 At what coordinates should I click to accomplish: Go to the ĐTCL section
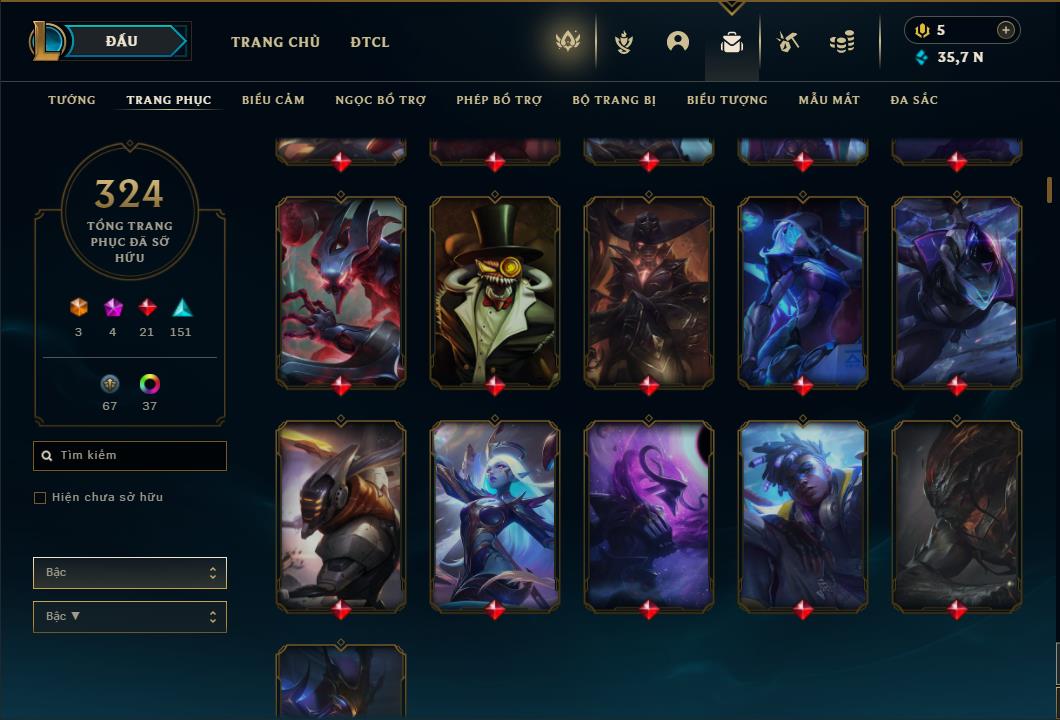coord(370,42)
